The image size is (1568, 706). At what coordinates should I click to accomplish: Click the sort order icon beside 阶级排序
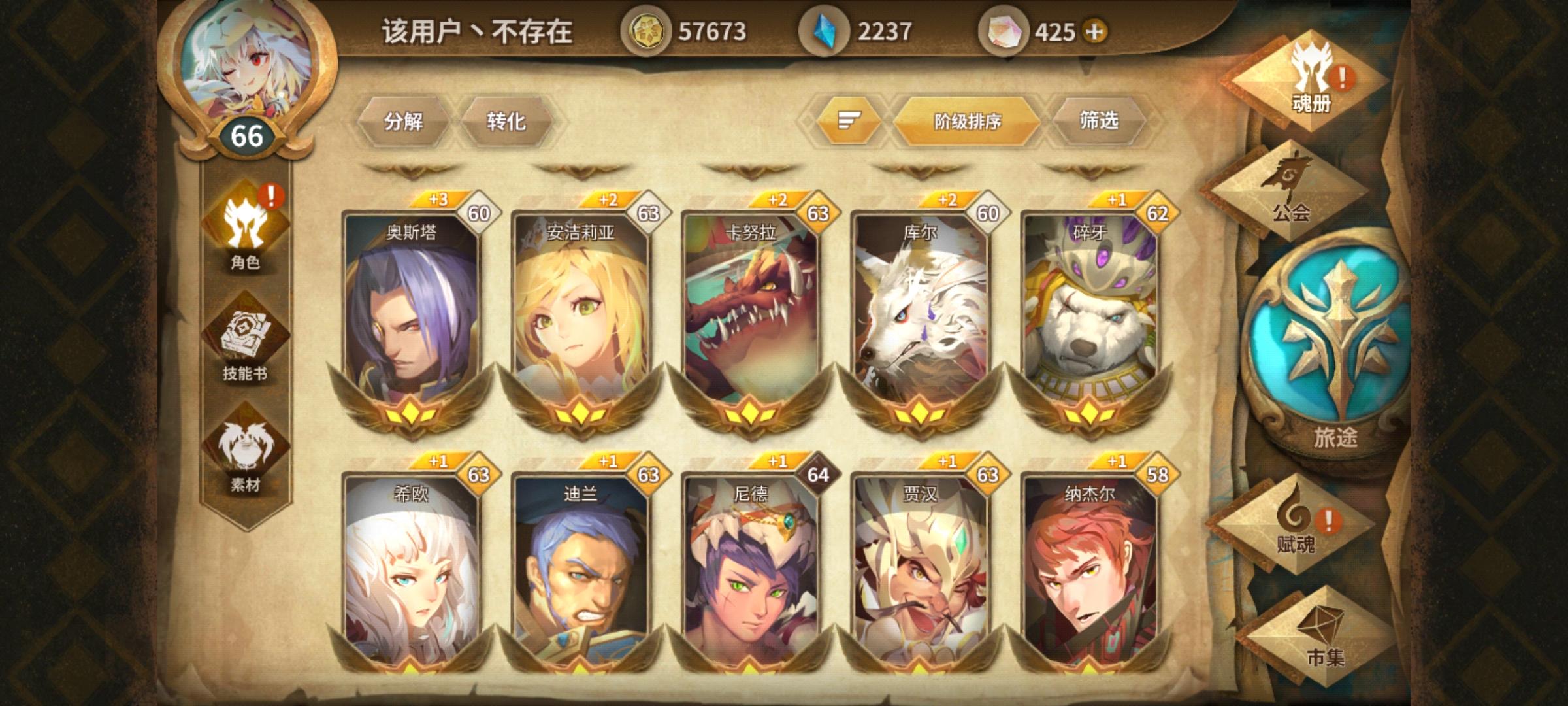click(x=849, y=121)
